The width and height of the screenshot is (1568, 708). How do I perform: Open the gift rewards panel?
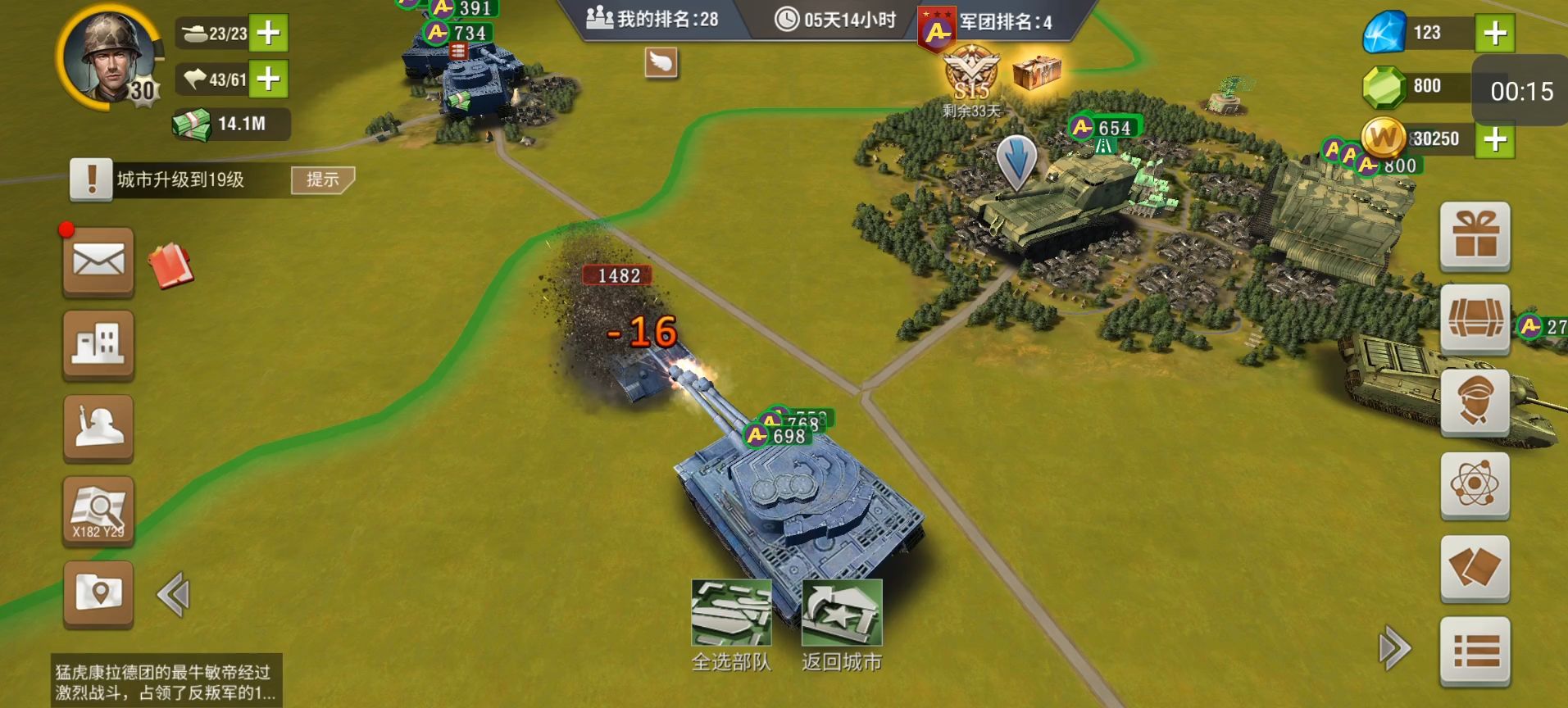[x=1475, y=238]
